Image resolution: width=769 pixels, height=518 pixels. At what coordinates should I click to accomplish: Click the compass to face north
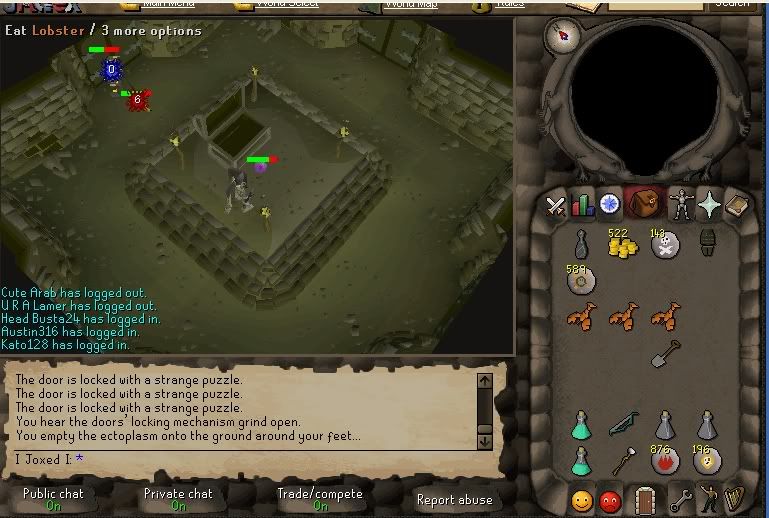(x=563, y=36)
